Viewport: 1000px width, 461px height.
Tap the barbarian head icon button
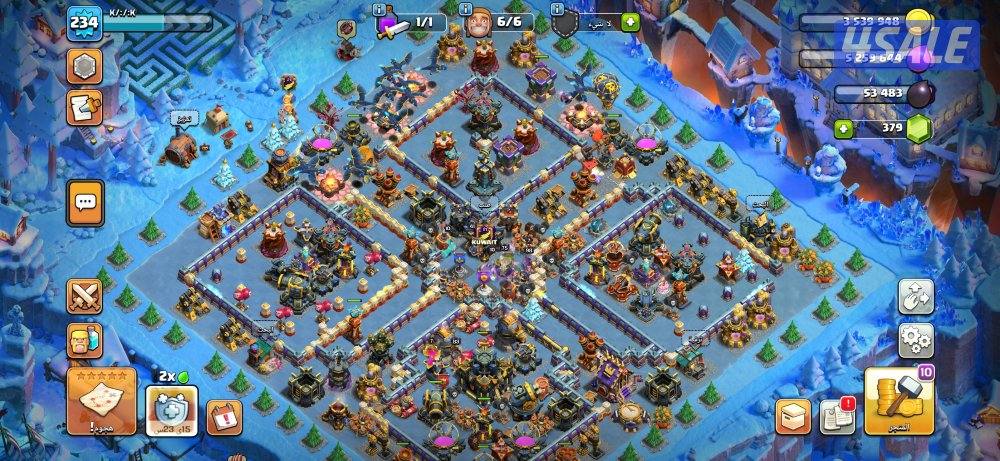click(x=85, y=341)
